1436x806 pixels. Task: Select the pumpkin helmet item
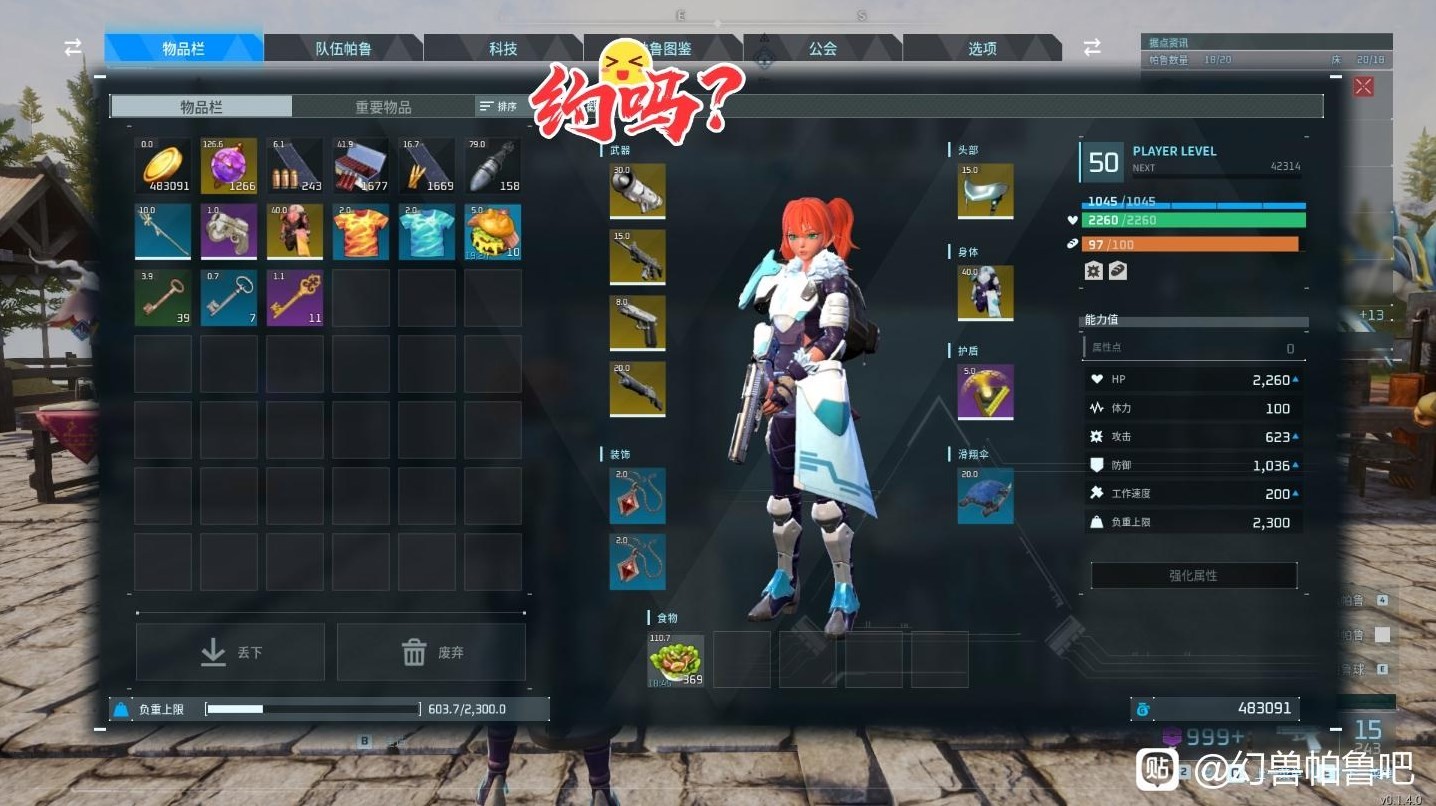click(492, 231)
